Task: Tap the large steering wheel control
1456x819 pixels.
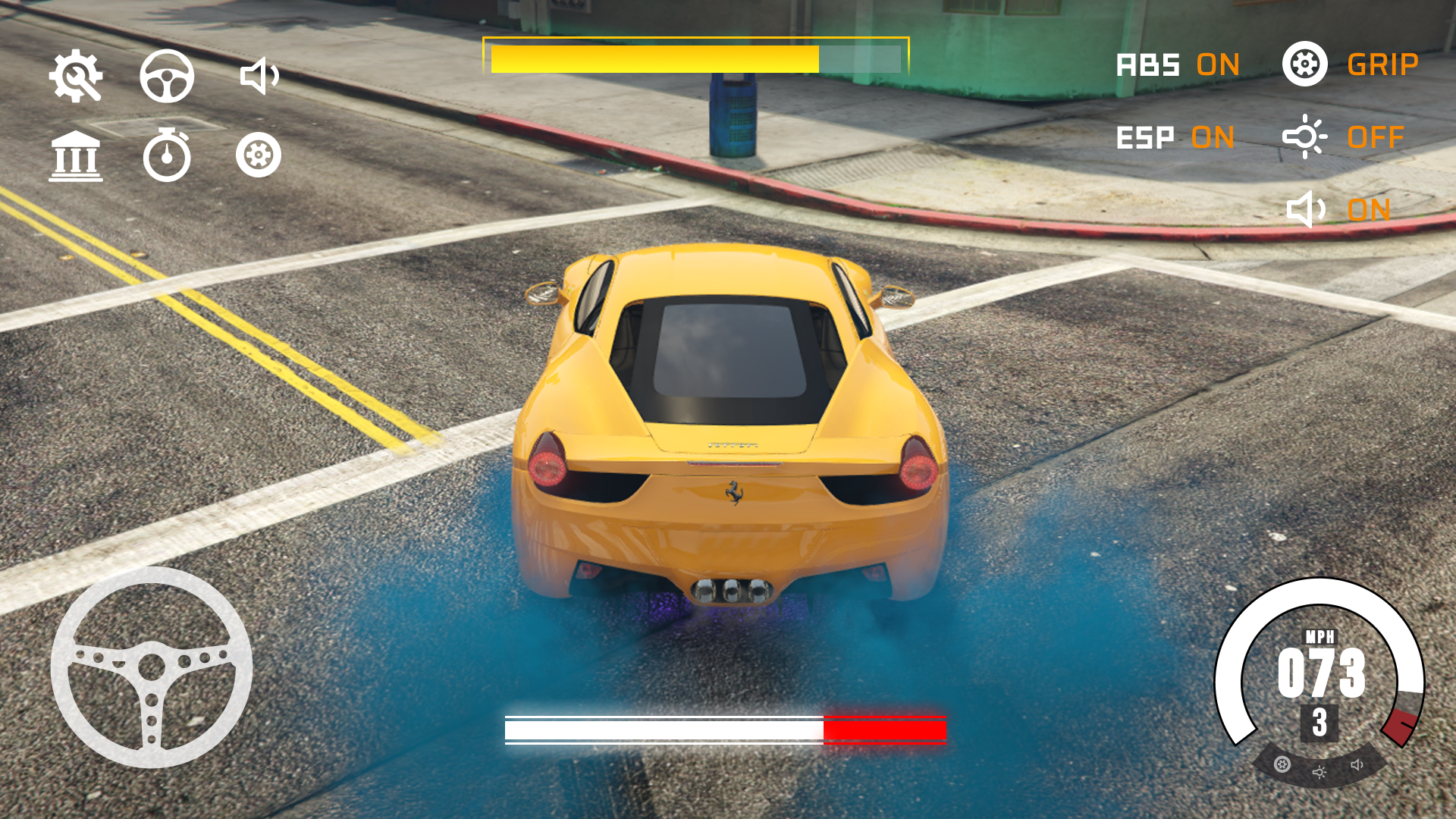Action: pos(152,667)
